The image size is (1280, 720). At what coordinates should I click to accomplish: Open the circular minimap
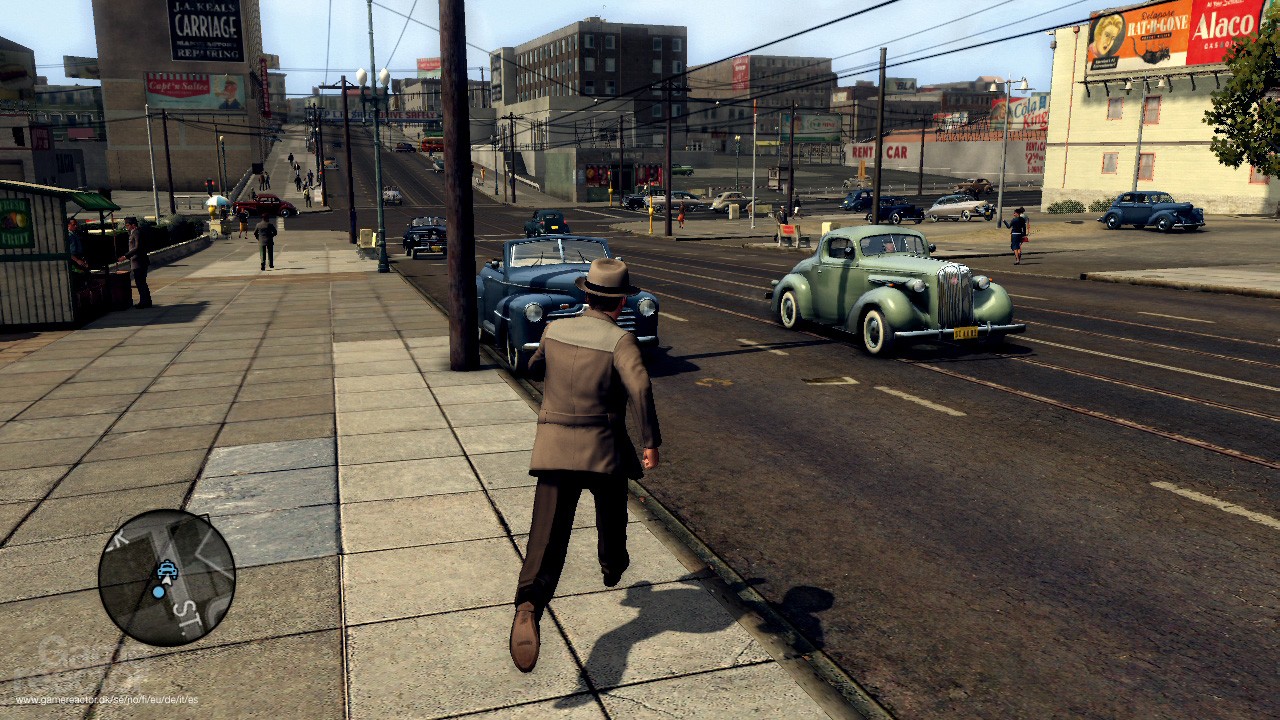[x=166, y=577]
